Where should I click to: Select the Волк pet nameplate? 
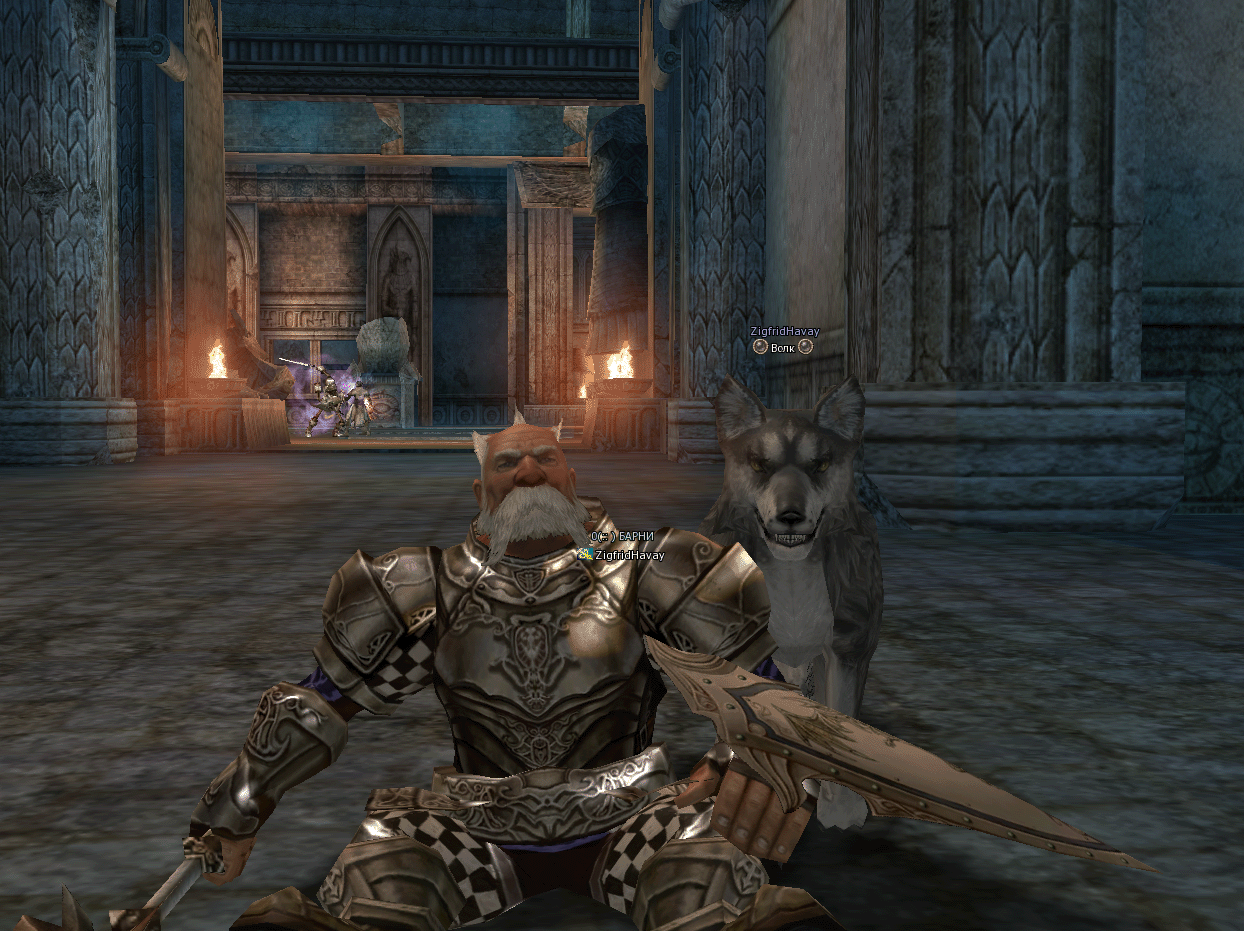[x=783, y=347]
